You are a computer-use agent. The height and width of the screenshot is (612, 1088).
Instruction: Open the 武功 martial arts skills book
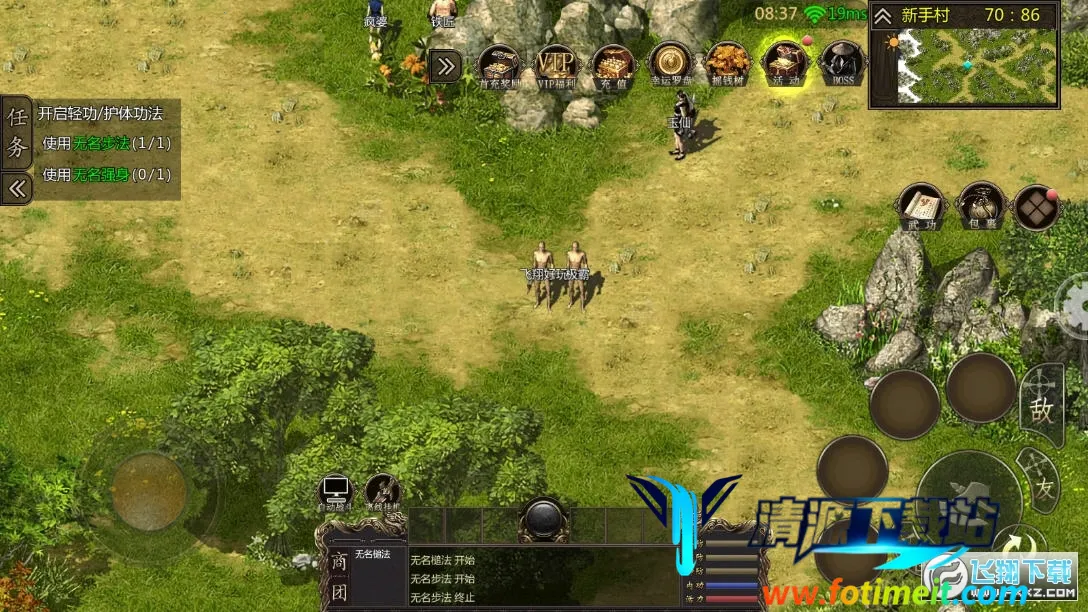[x=921, y=206]
